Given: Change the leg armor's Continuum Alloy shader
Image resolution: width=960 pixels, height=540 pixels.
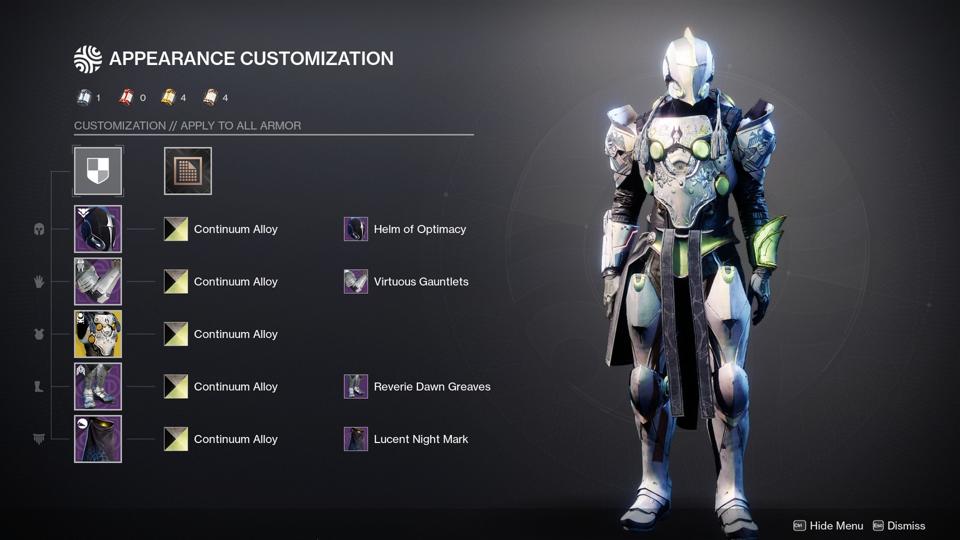Looking at the screenshot, I should coord(176,387).
